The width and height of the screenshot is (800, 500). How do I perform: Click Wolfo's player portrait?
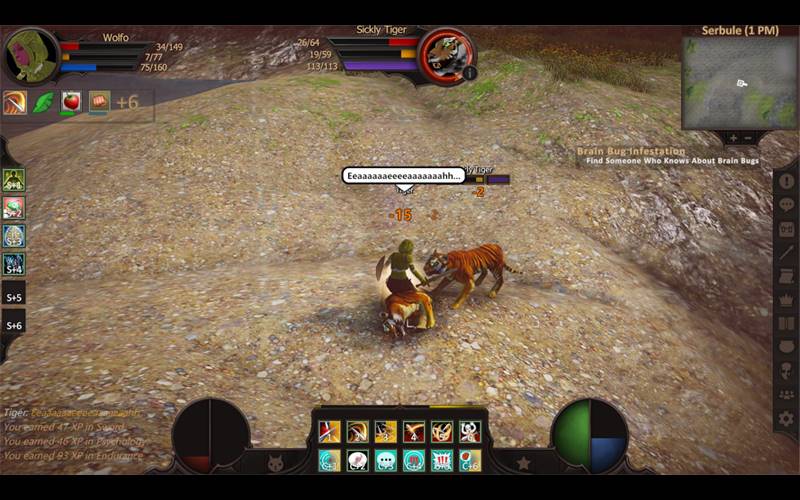pyautogui.click(x=30, y=56)
